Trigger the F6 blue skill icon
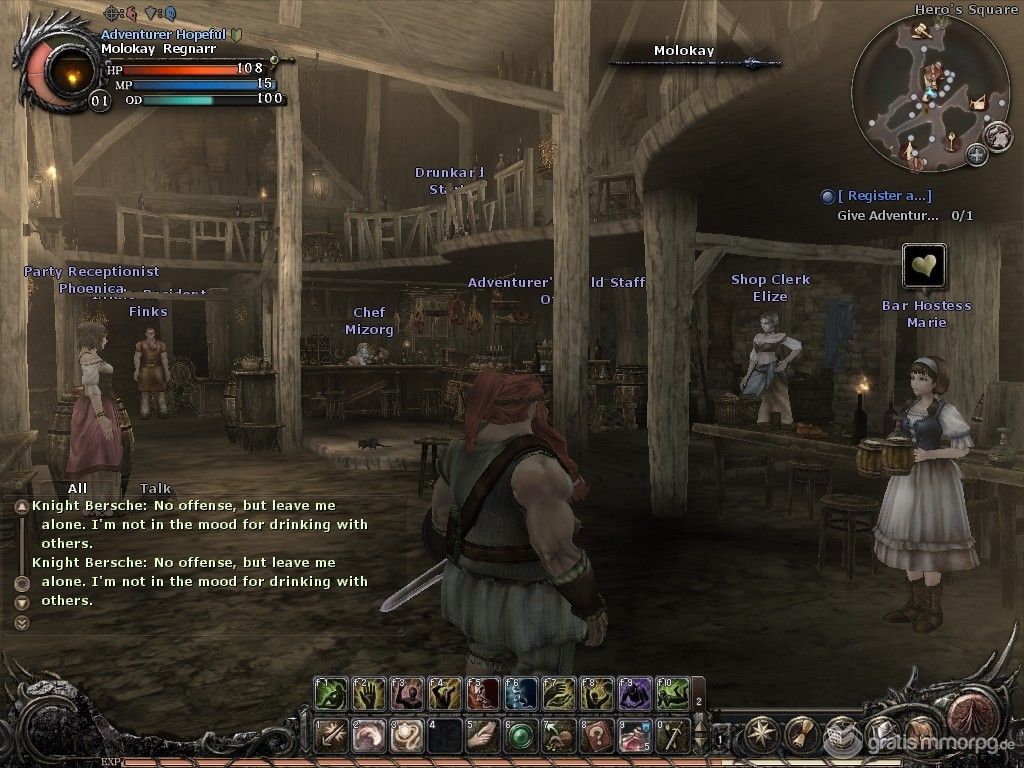This screenshot has height=768, width=1024. click(520, 693)
